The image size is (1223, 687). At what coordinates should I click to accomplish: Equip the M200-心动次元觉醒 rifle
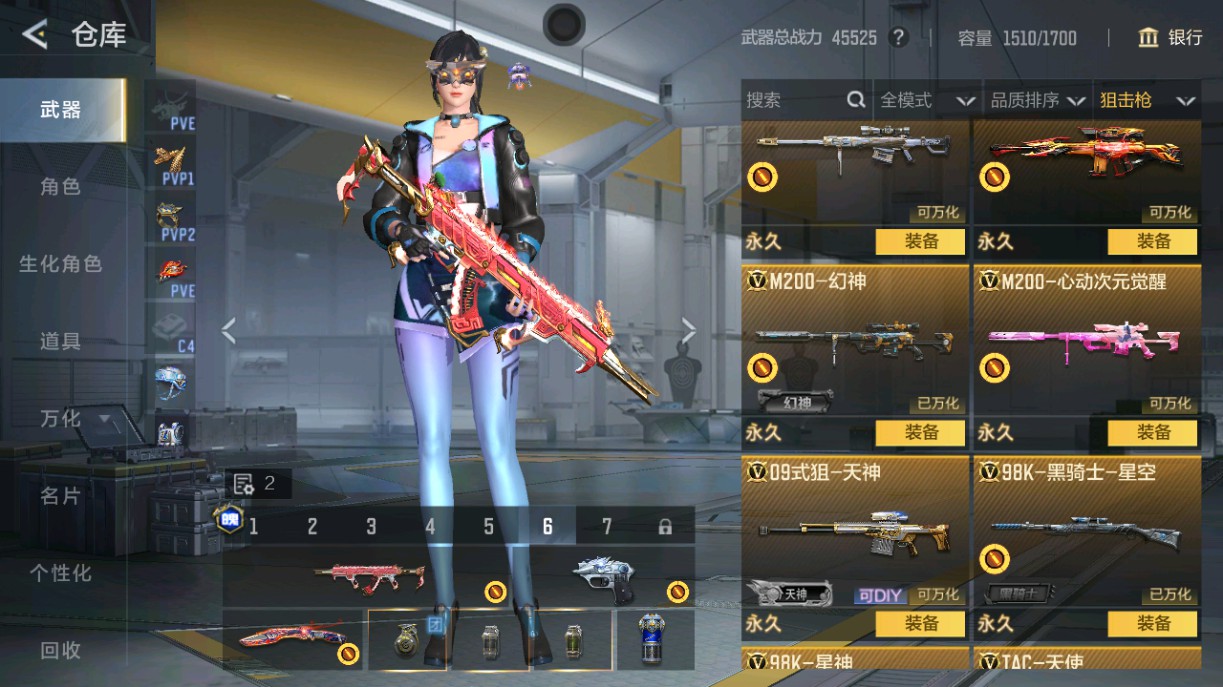click(x=1152, y=433)
